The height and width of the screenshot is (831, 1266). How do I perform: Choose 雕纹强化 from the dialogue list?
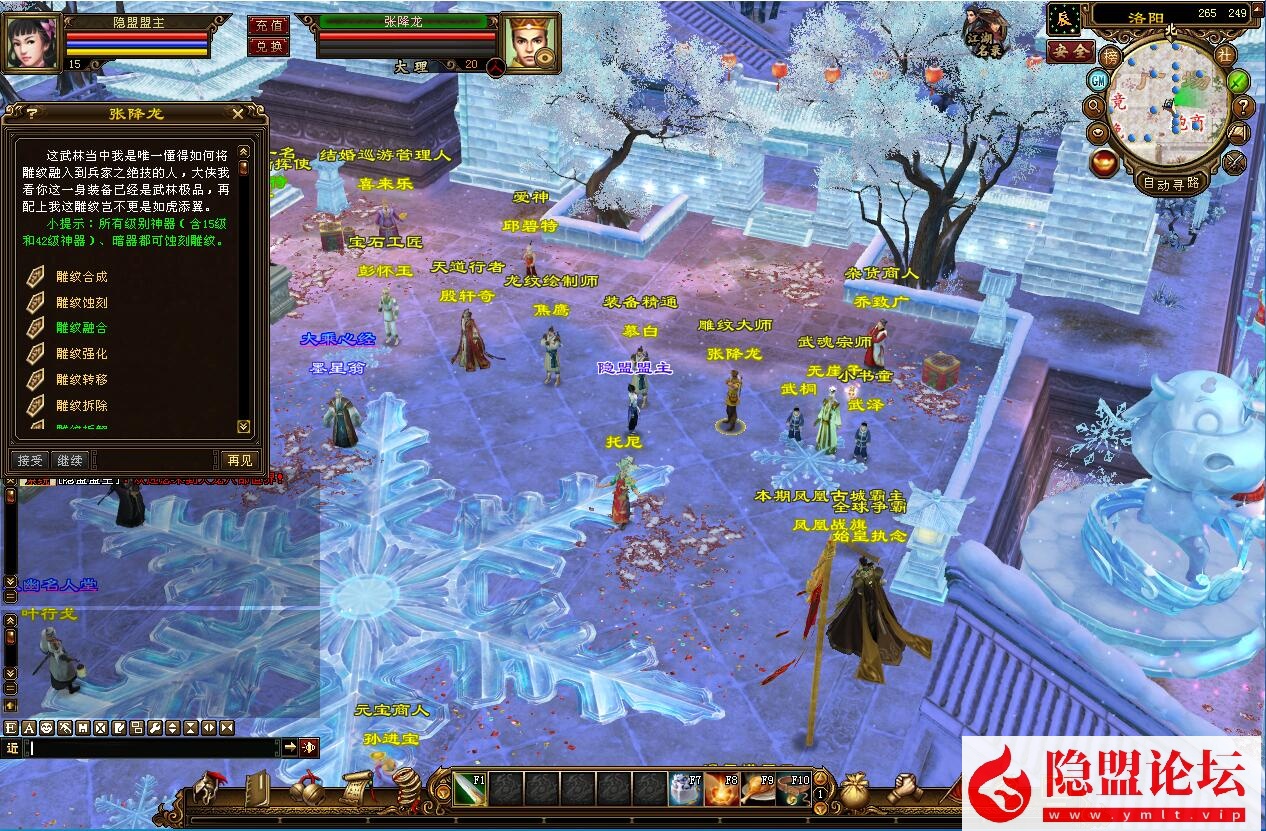(81, 354)
